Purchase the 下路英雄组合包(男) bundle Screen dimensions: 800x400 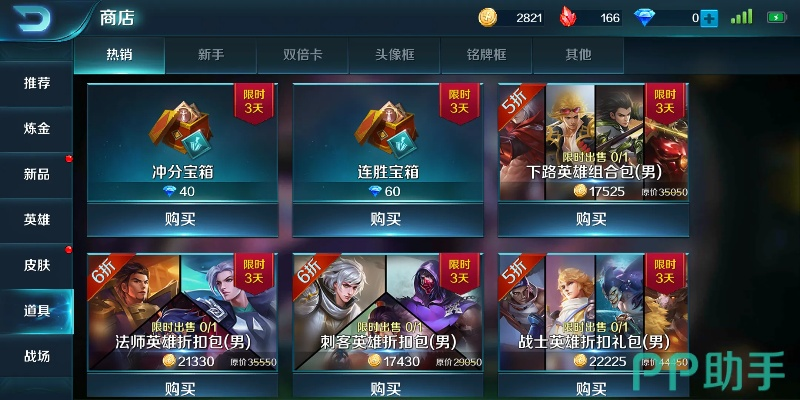point(592,218)
